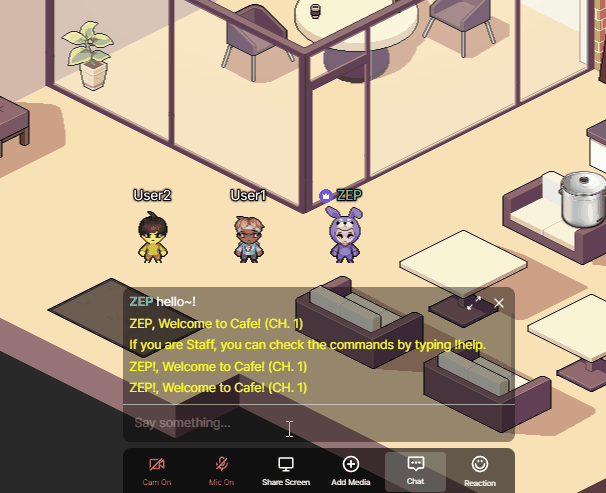This screenshot has width=606, height=493.
Task: Open the Reaction emoji menu
Action: point(480,470)
